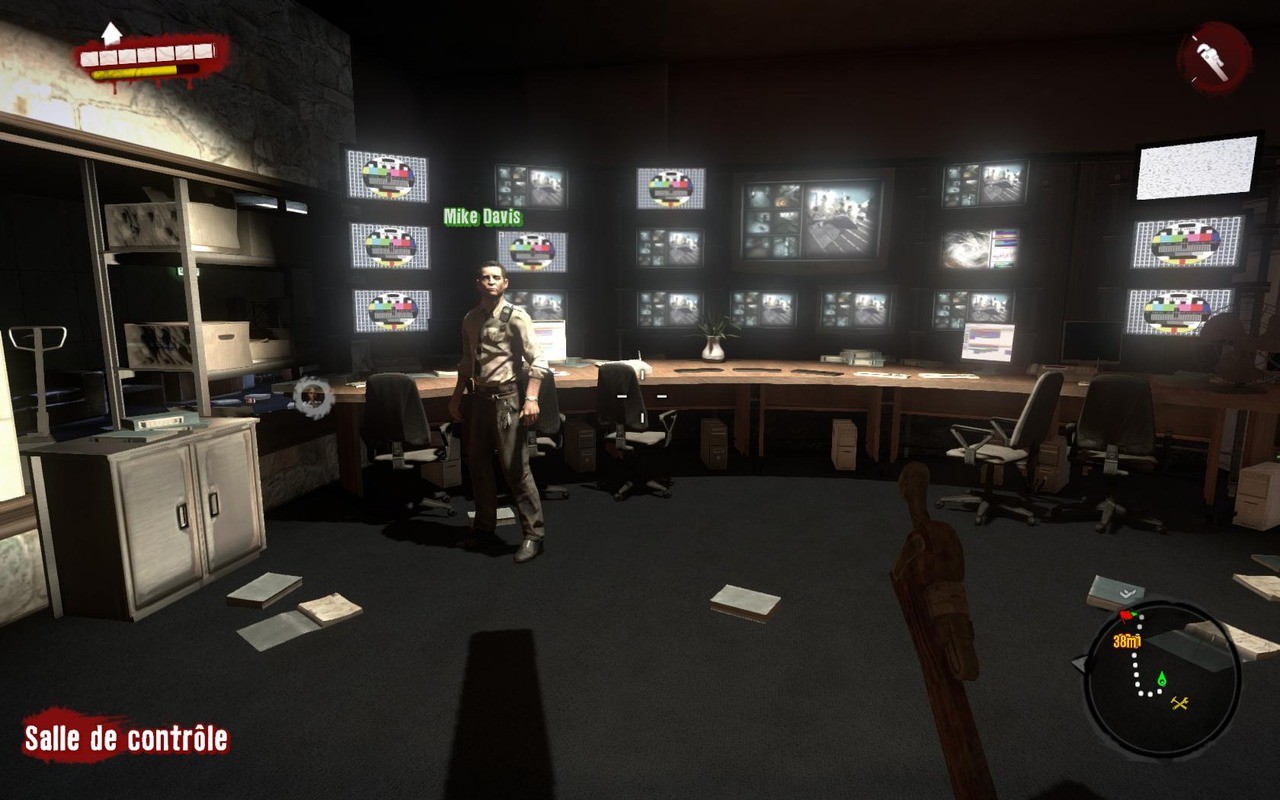Click the equipped wrench weapon icon
The height and width of the screenshot is (800, 1280).
pos(1215,57)
